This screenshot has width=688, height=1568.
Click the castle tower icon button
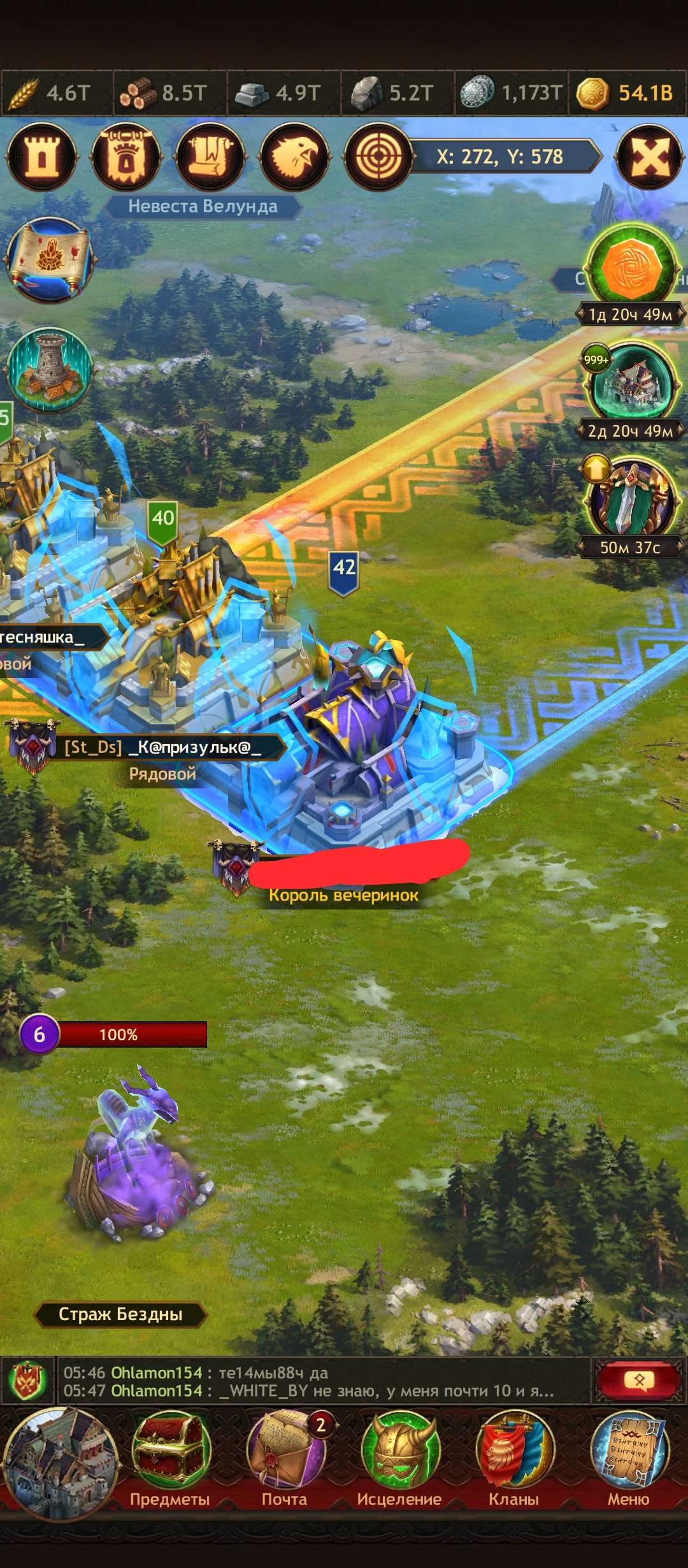tap(41, 157)
